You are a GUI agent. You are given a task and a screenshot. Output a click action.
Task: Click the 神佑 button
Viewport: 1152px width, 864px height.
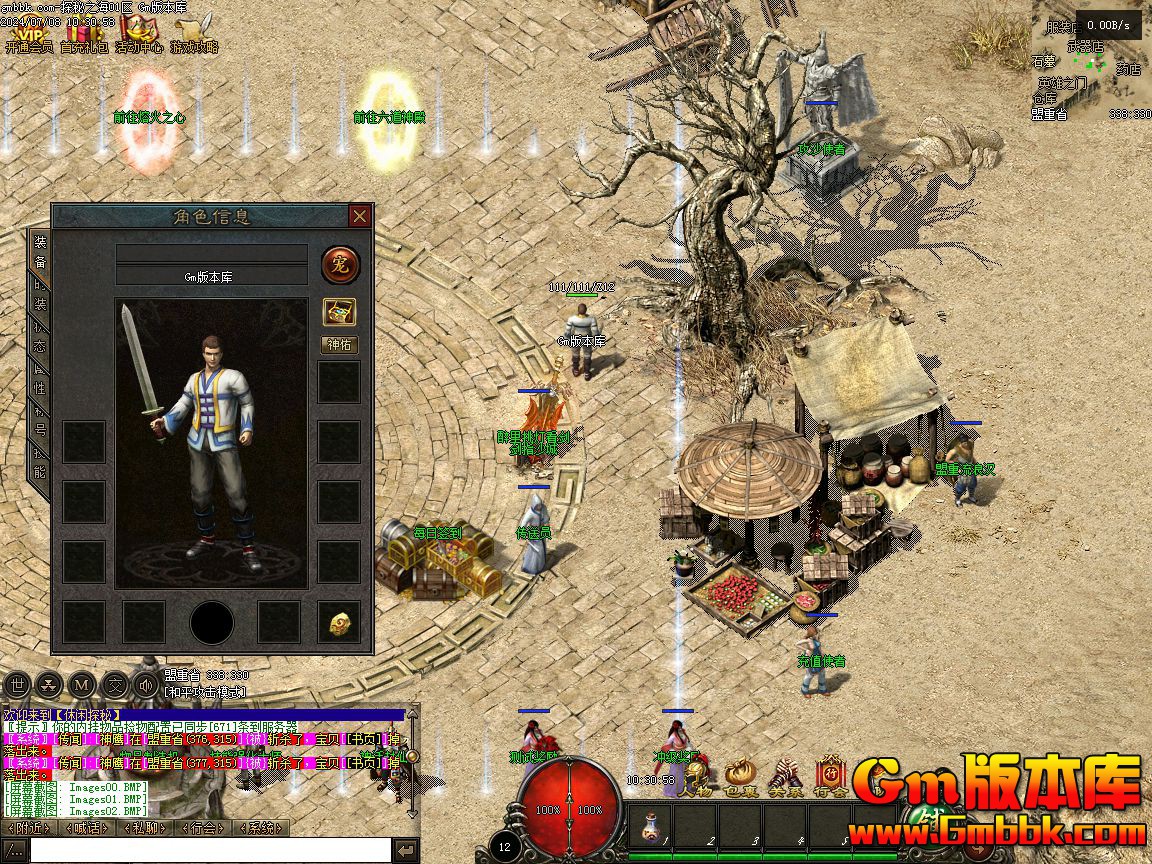pyautogui.click(x=340, y=344)
